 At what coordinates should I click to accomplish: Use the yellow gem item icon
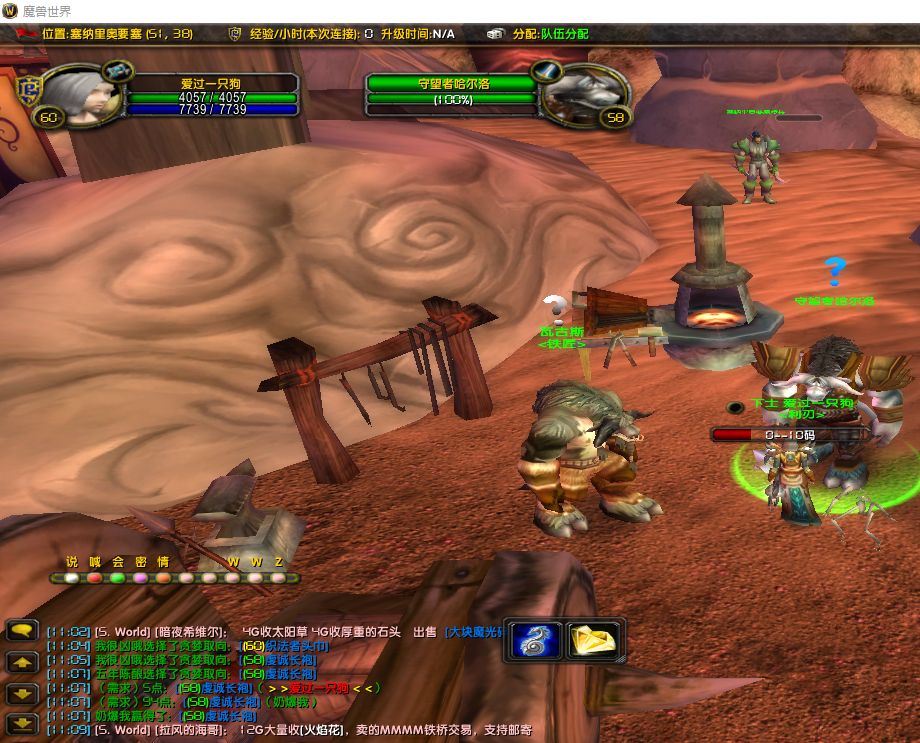point(593,640)
